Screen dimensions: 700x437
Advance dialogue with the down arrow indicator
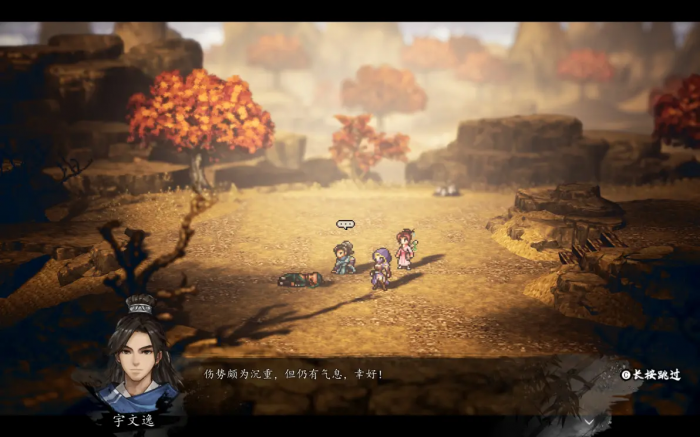point(588,422)
